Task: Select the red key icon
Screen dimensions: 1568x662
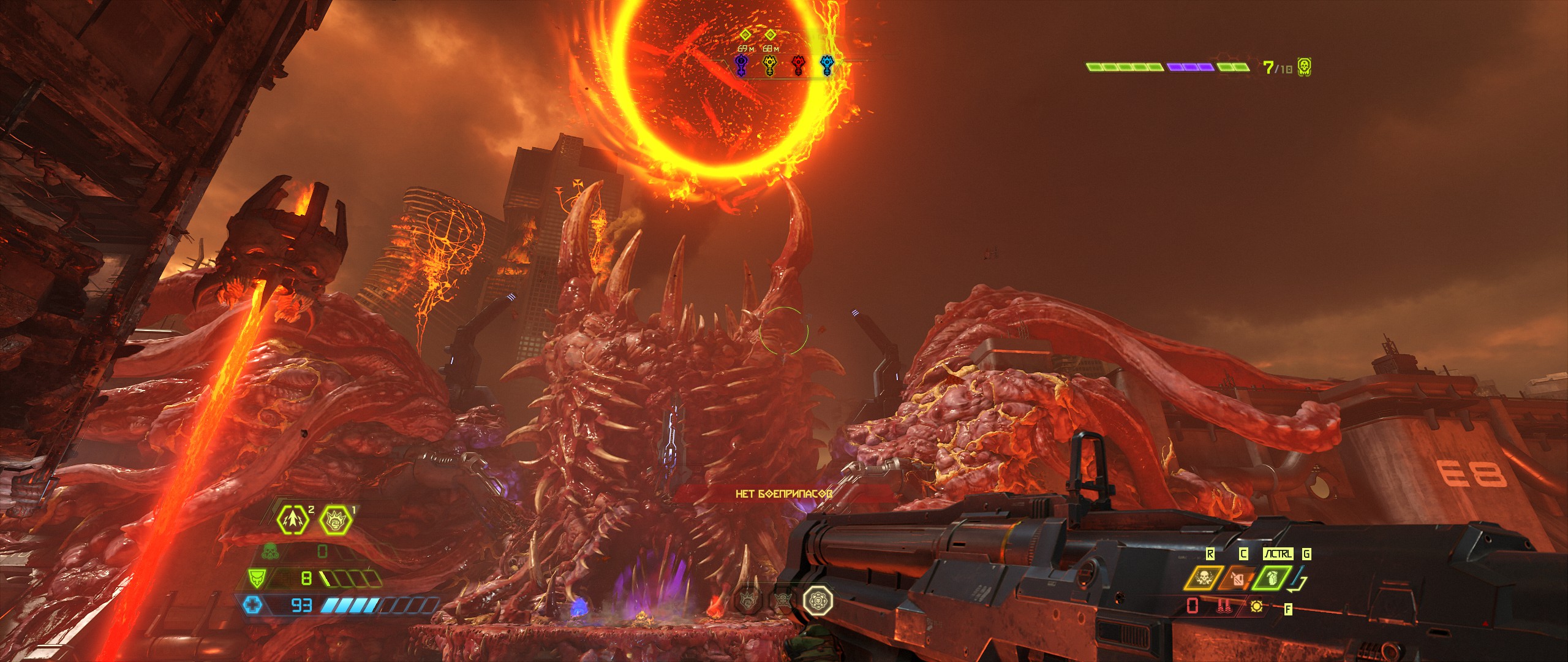Action: pyautogui.click(x=798, y=66)
